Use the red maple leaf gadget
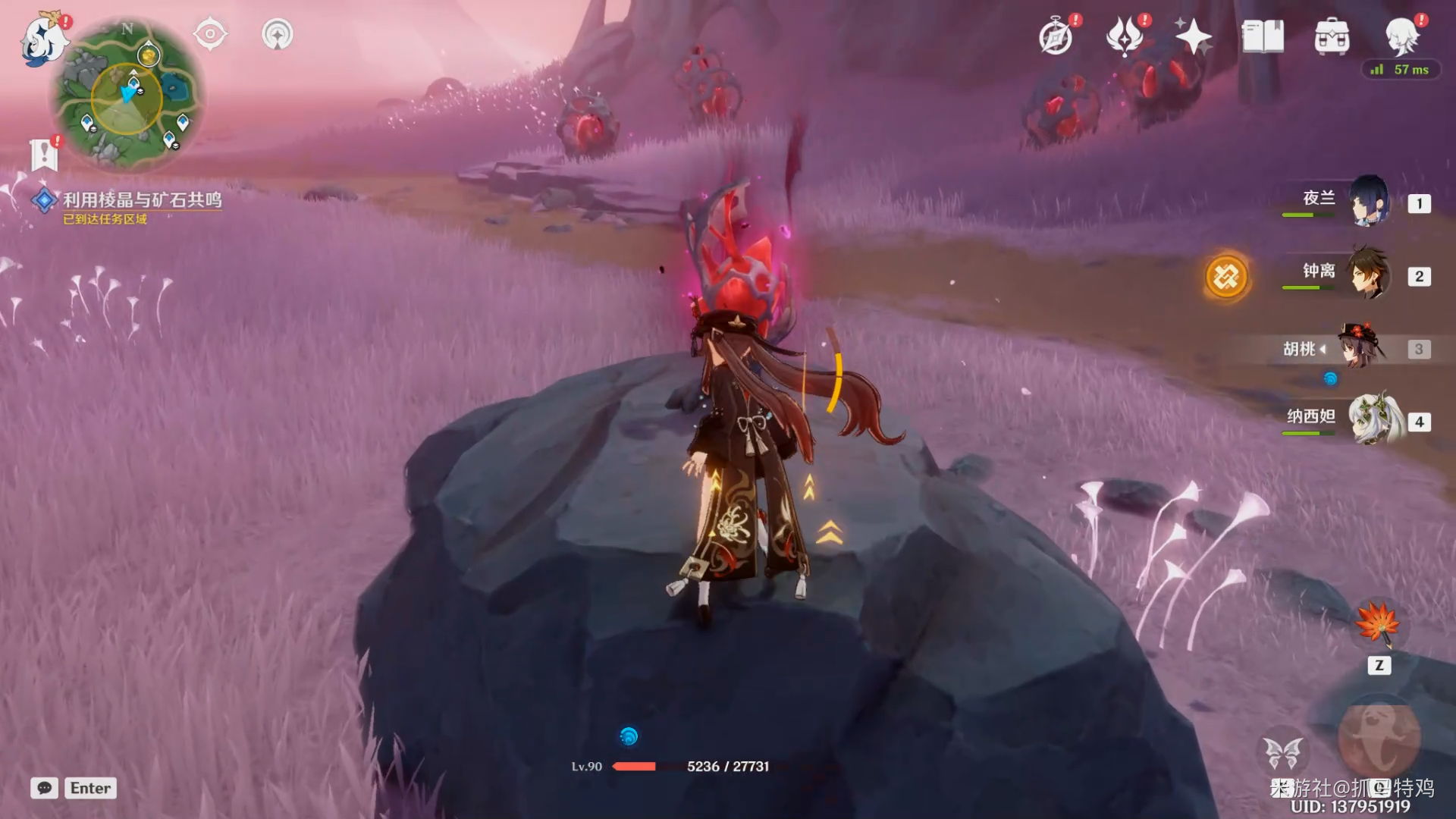The height and width of the screenshot is (819, 1456). 1378,624
